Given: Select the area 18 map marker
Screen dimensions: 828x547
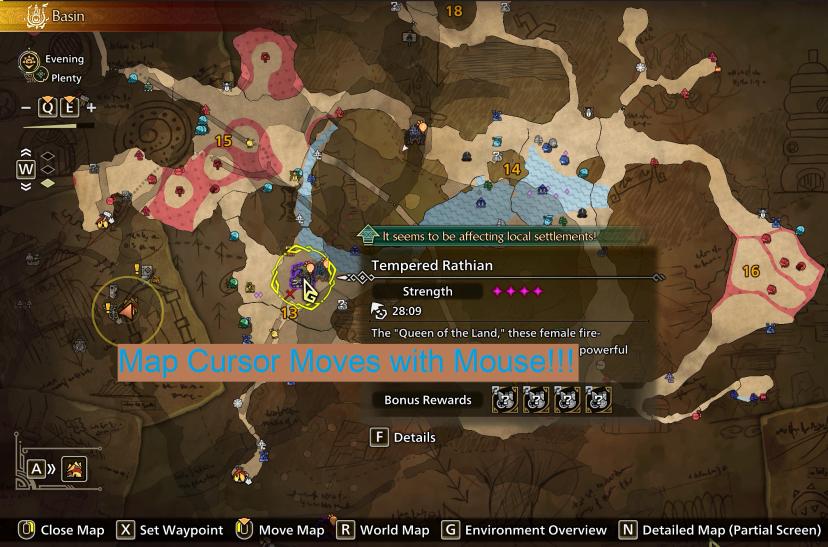Looking at the screenshot, I should [454, 11].
